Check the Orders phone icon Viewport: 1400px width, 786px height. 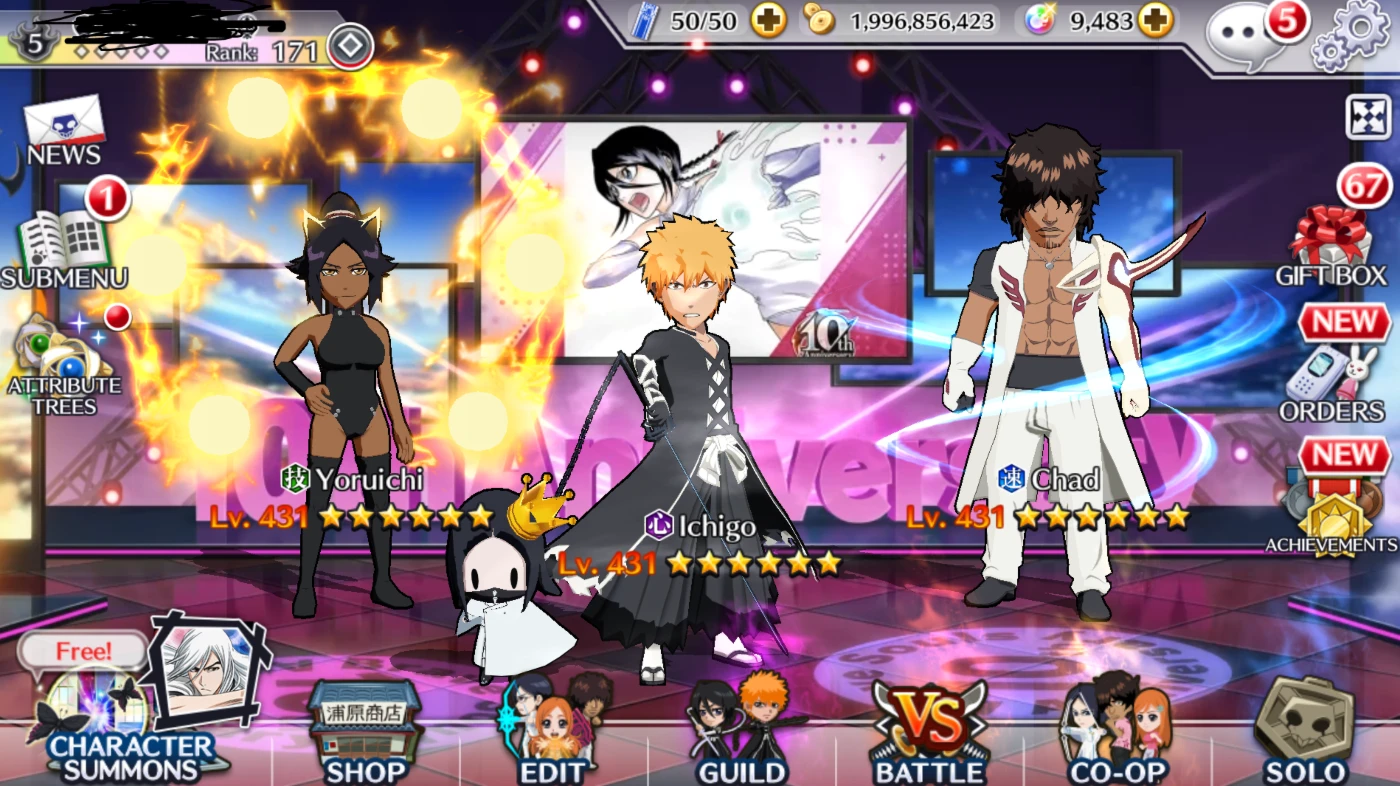1332,380
